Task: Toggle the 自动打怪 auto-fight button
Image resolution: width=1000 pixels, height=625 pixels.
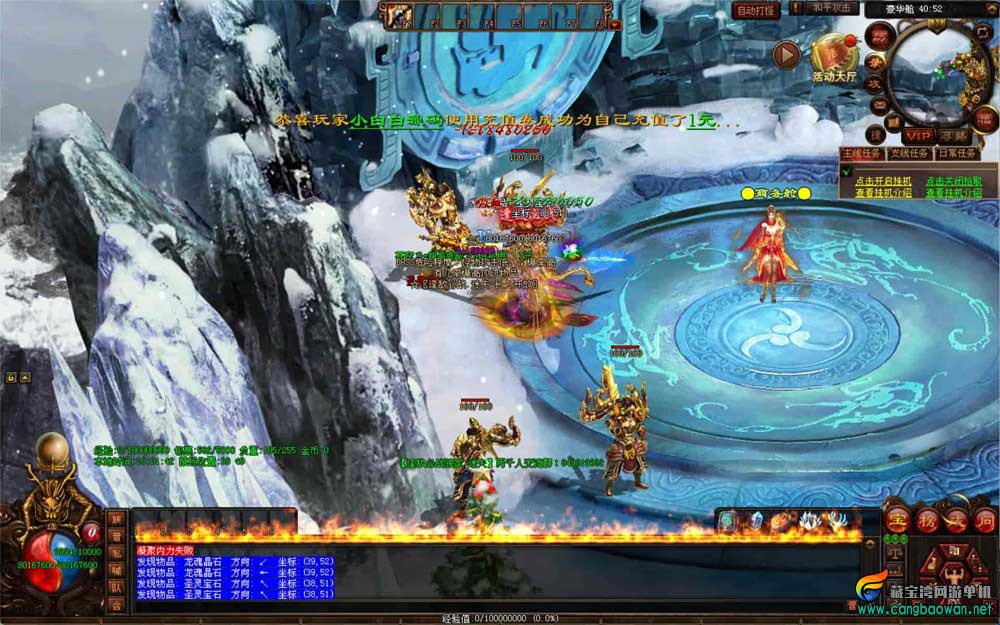Action: [755, 10]
